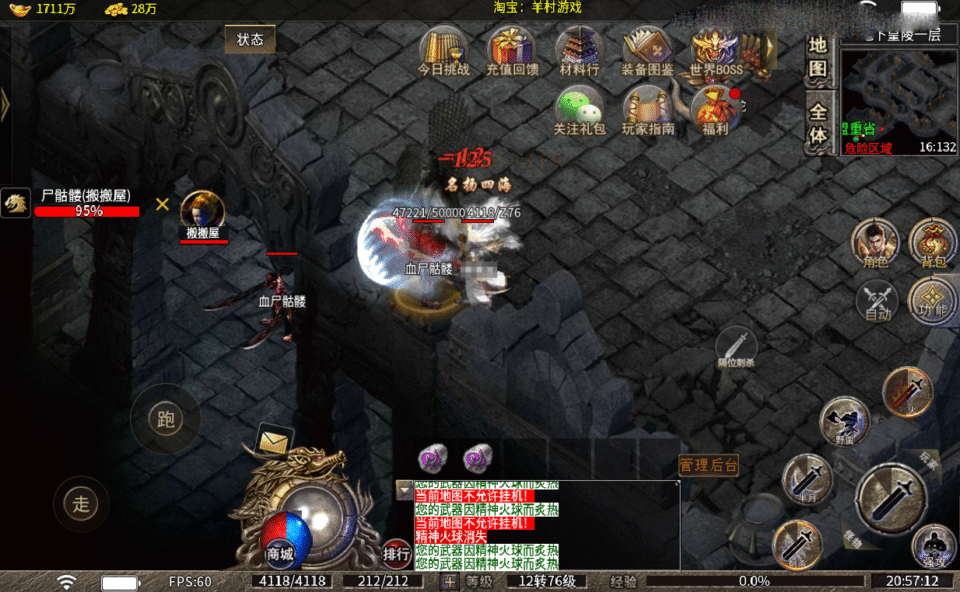Viewport: 960px width, 592px height.
Task: Open the 材料行 material shop
Action: [x=579, y=50]
